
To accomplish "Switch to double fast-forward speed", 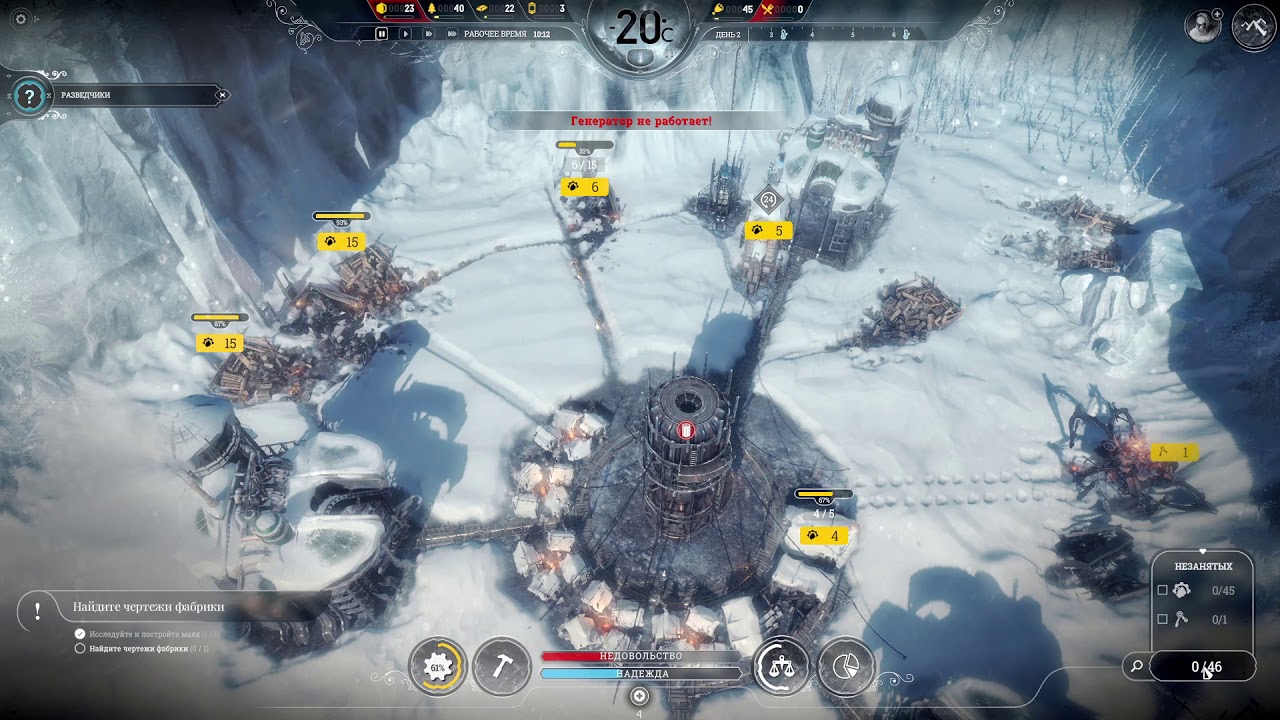I will [x=428, y=33].
